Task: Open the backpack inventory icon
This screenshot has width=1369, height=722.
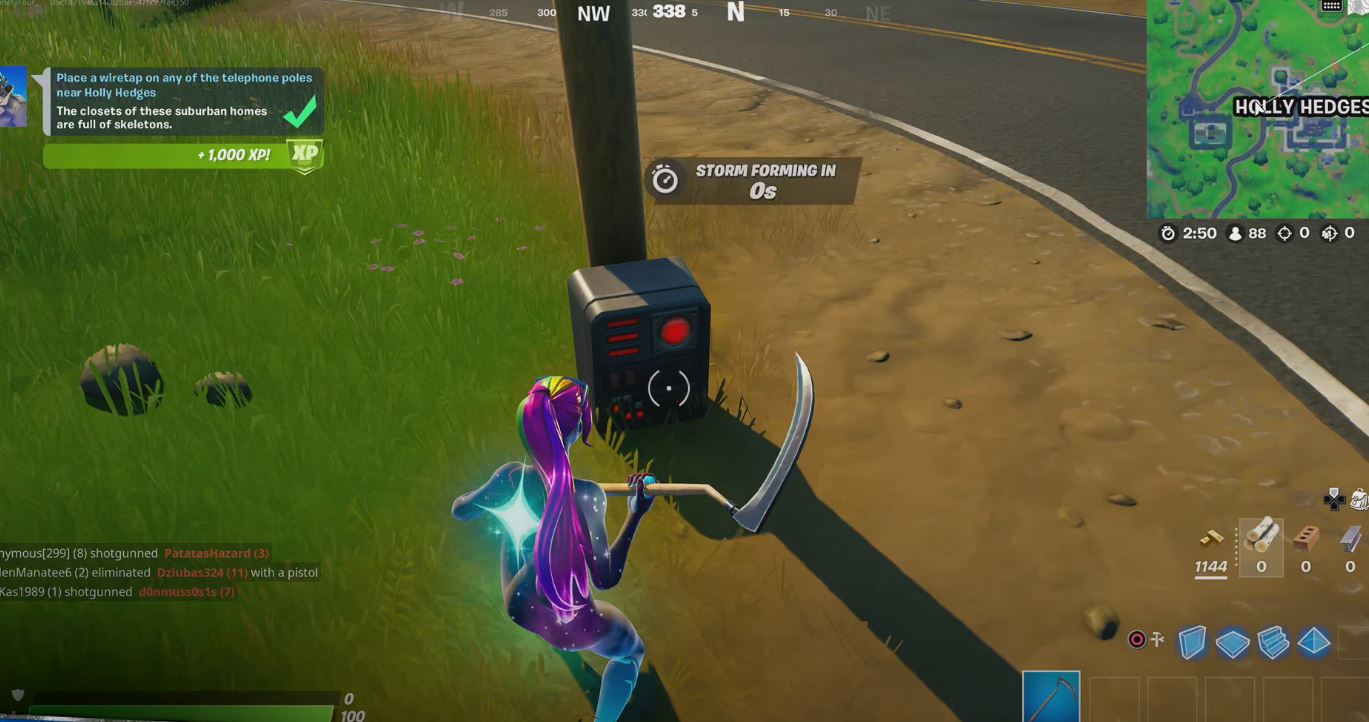Action: 1360,500
